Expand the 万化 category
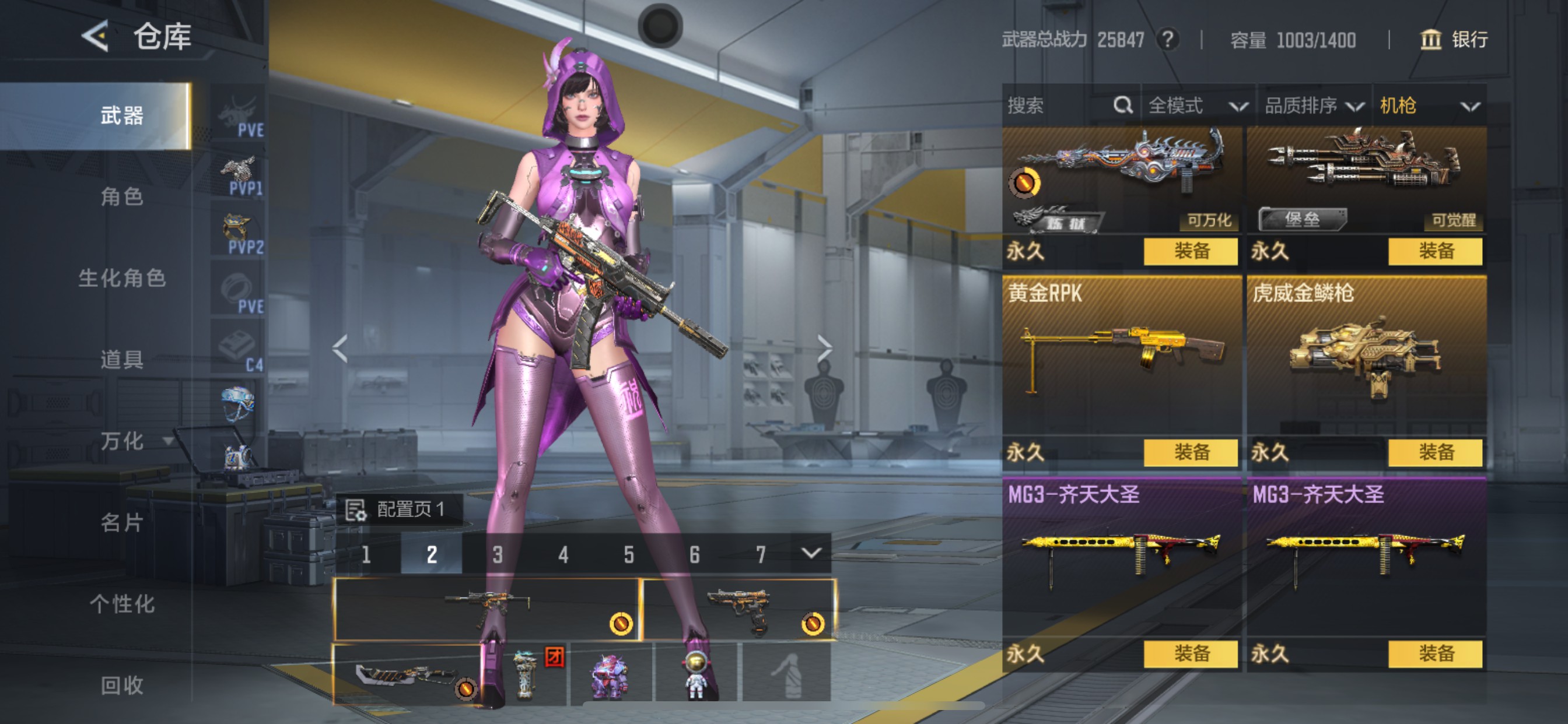The height and width of the screenshot is (724, 1568). coord(134,441)
